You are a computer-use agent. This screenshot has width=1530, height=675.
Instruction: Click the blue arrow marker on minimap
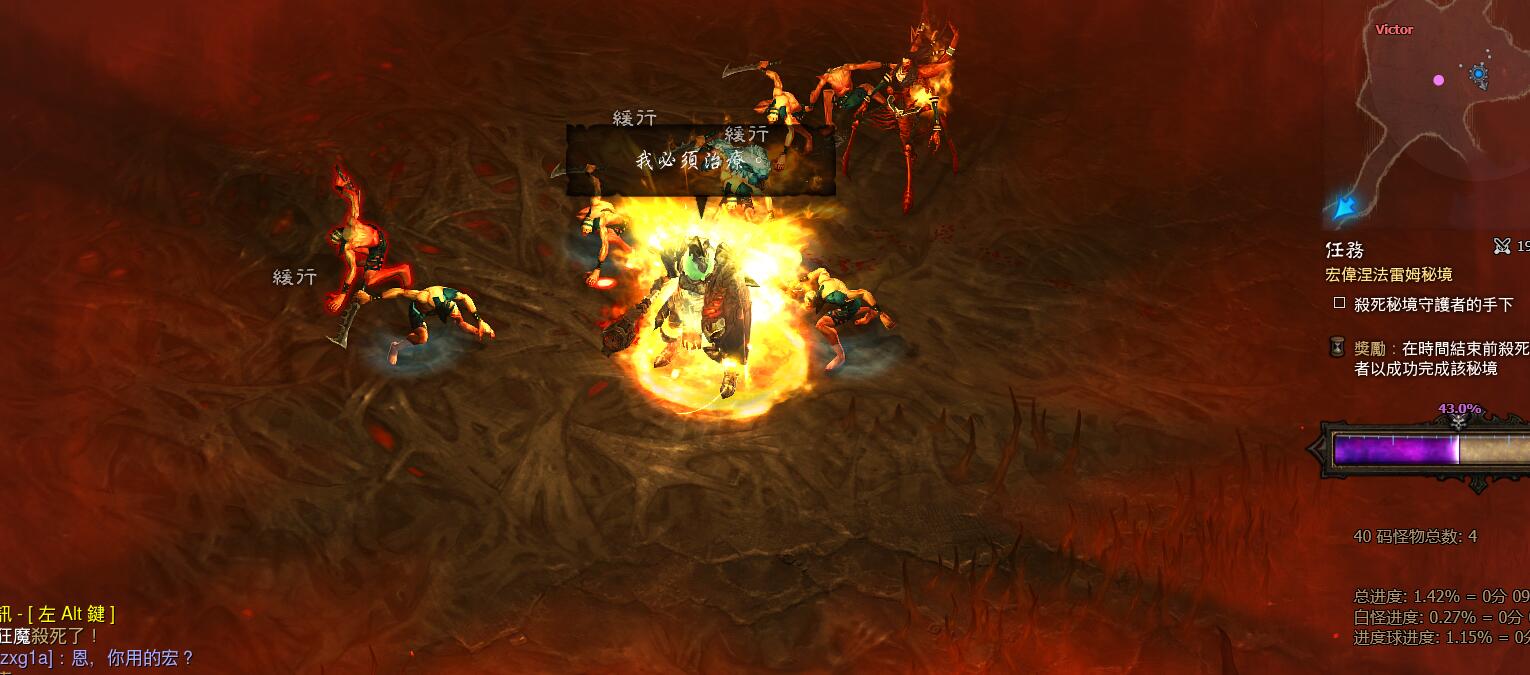pyautogui.click(x=1343, y=208)
